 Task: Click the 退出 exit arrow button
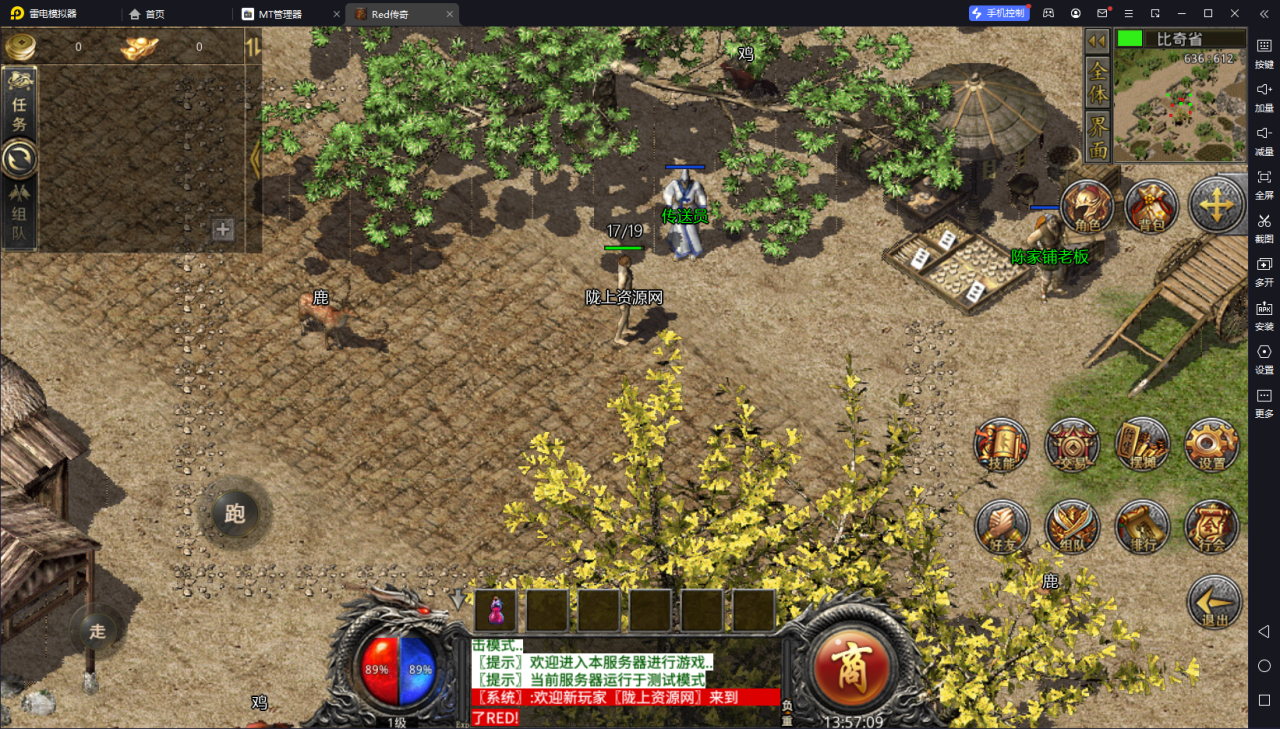point(1215,602)
